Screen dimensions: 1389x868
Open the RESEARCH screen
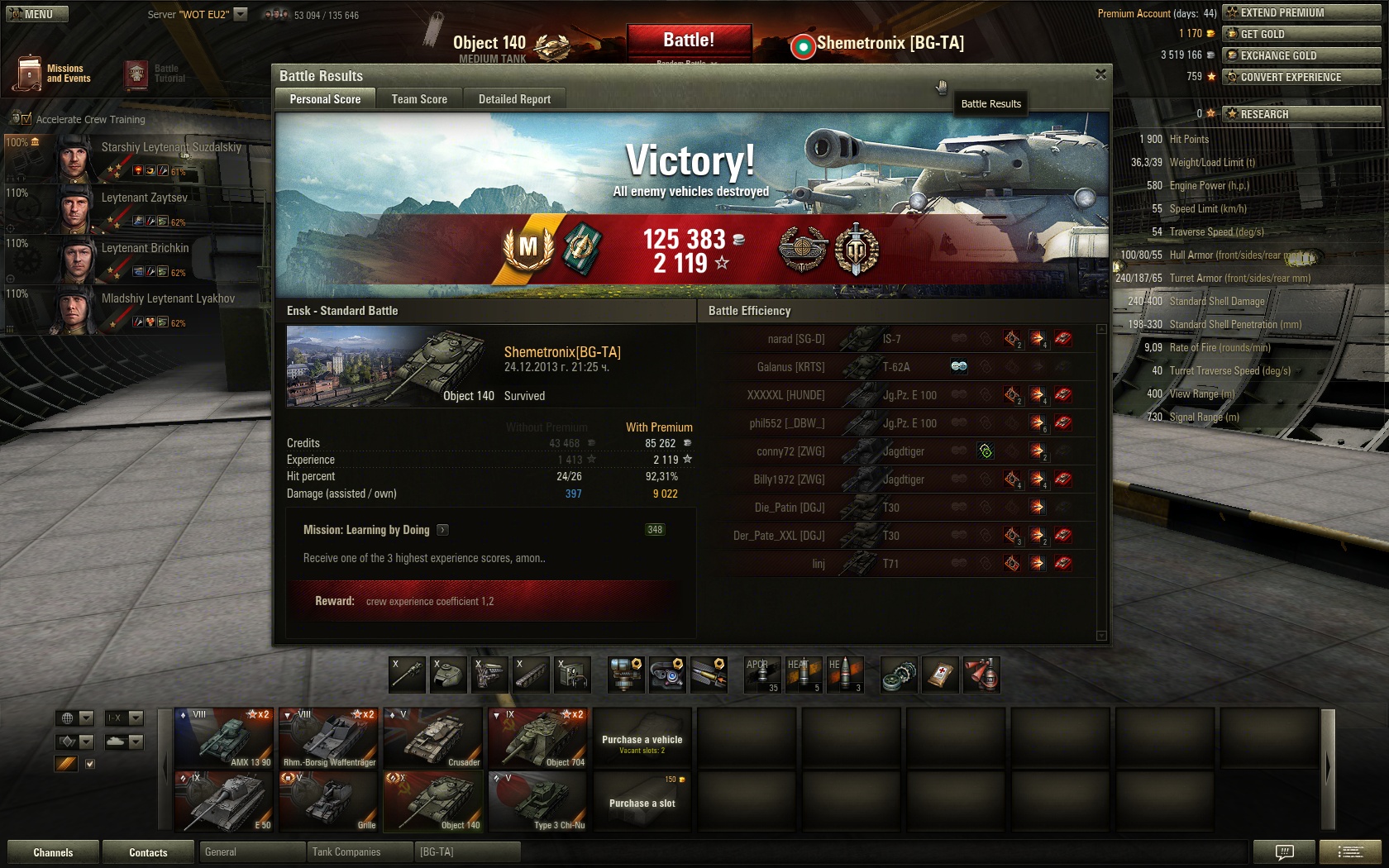point(1301,114)
